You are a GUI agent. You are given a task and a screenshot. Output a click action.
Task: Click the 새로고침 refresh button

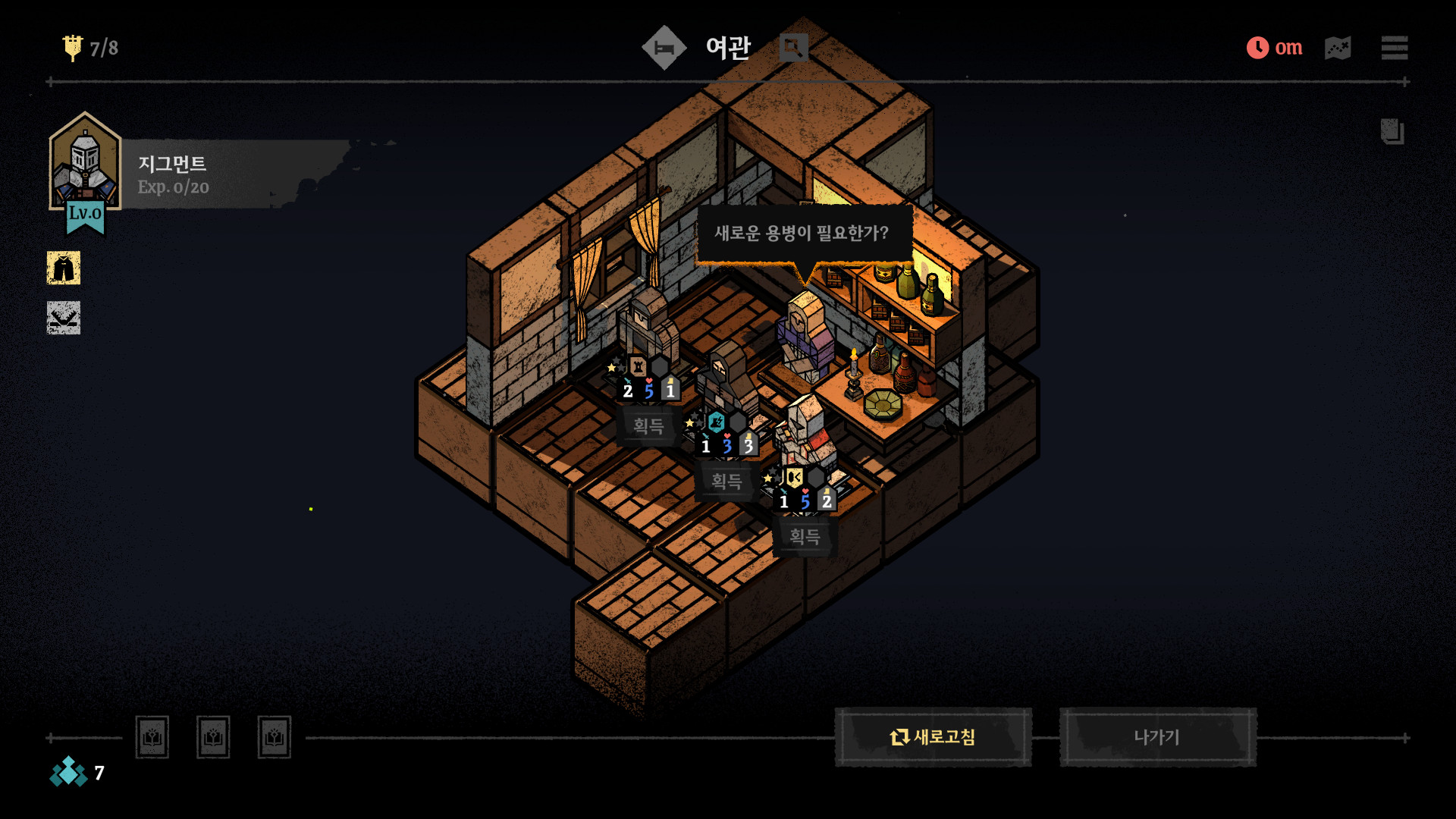coord(933,737)
